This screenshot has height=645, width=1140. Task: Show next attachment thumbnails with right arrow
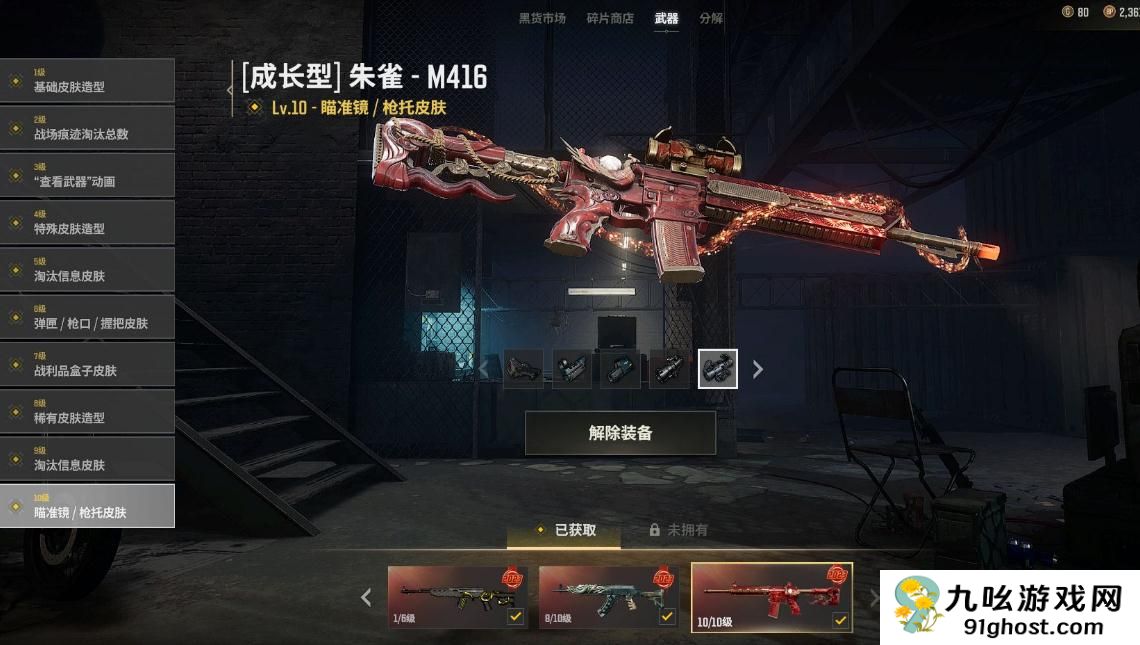point(758,370)
